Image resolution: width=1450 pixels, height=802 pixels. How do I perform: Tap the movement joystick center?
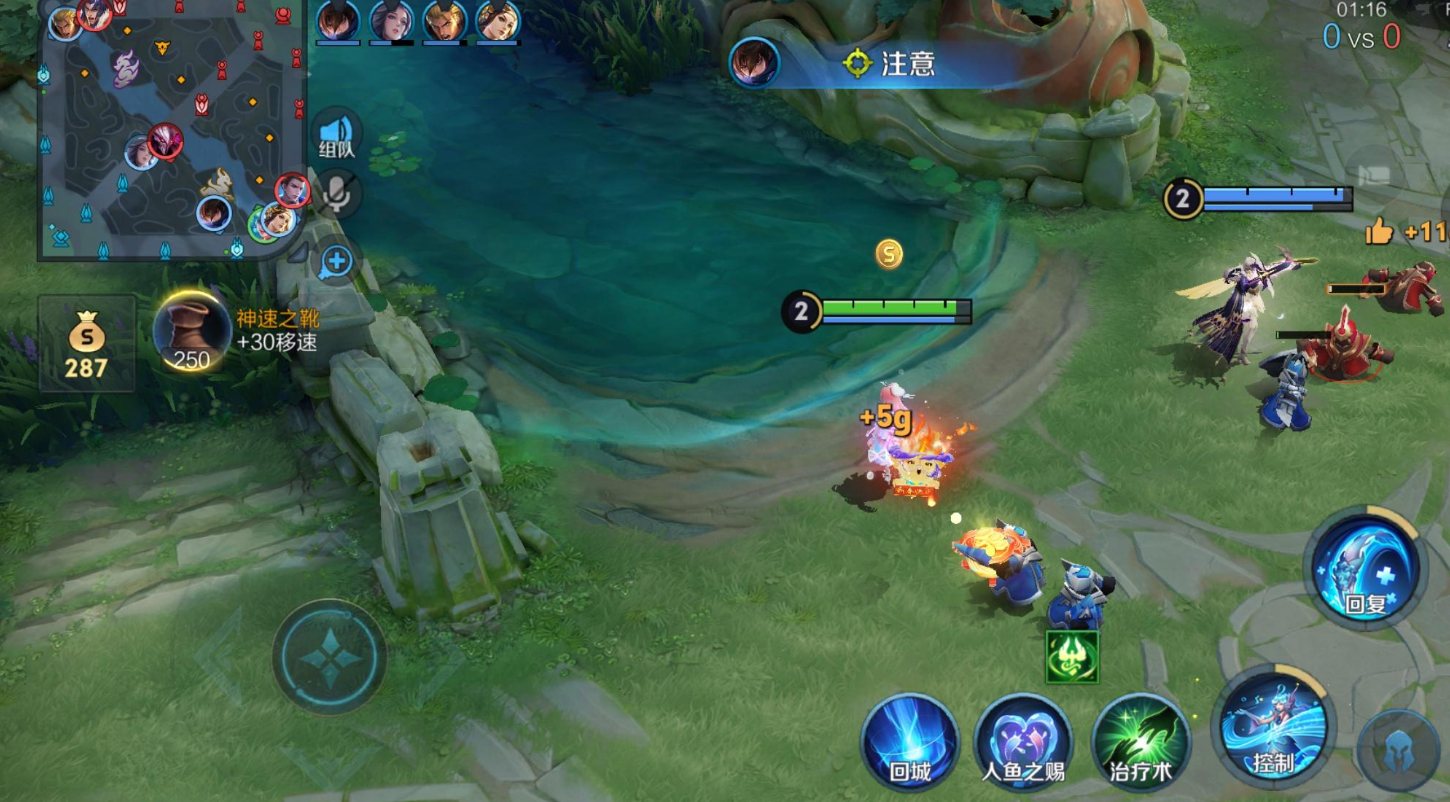329,657
